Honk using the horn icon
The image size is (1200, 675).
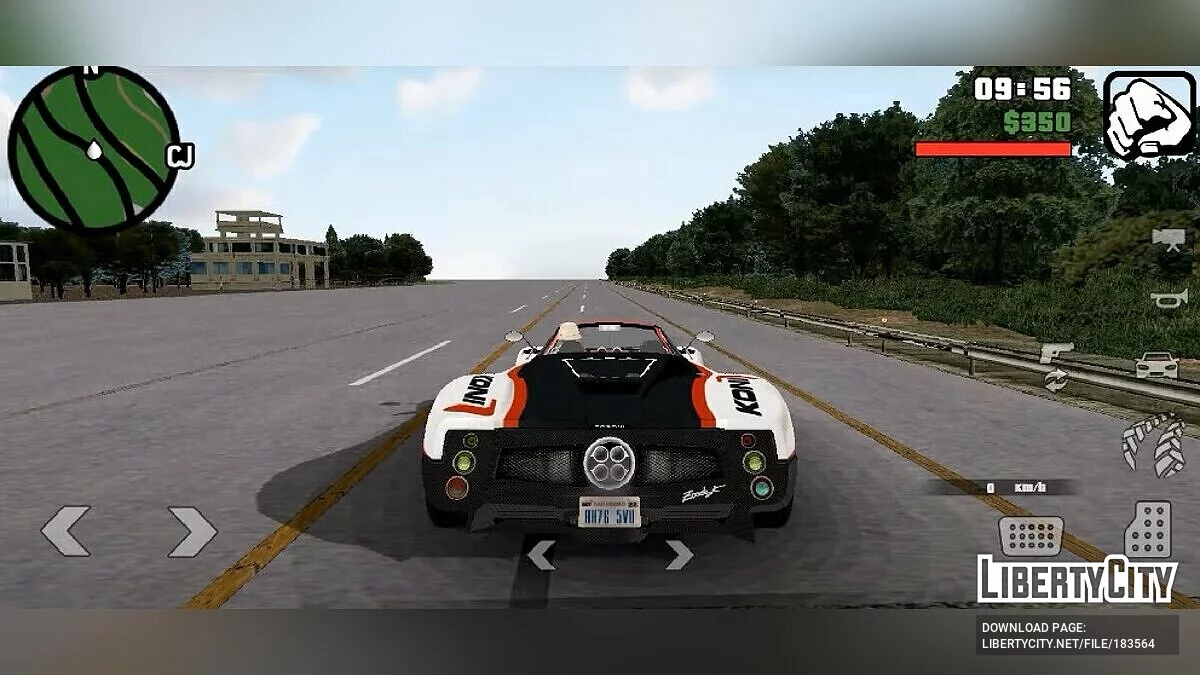[x=1166, y=297]
